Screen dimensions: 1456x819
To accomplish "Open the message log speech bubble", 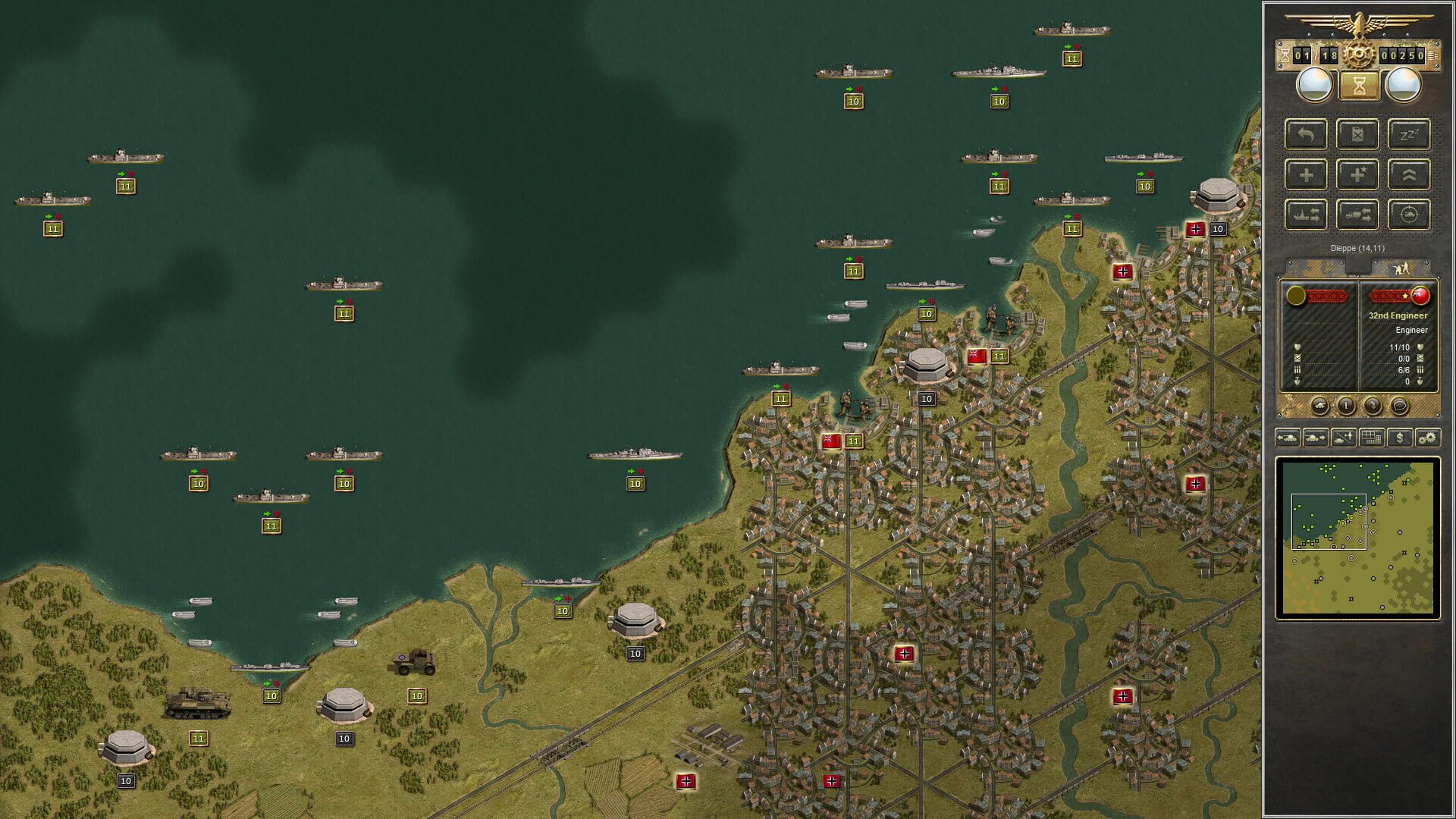I will [1400, 406].
